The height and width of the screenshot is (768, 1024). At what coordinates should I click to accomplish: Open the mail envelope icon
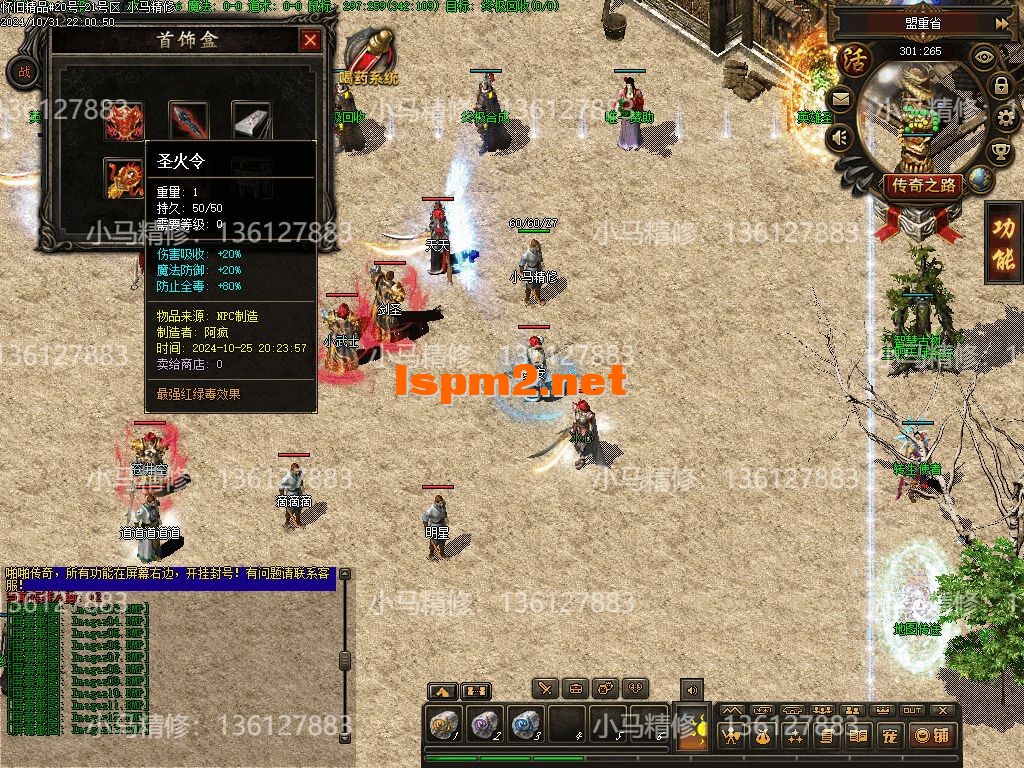839,99
